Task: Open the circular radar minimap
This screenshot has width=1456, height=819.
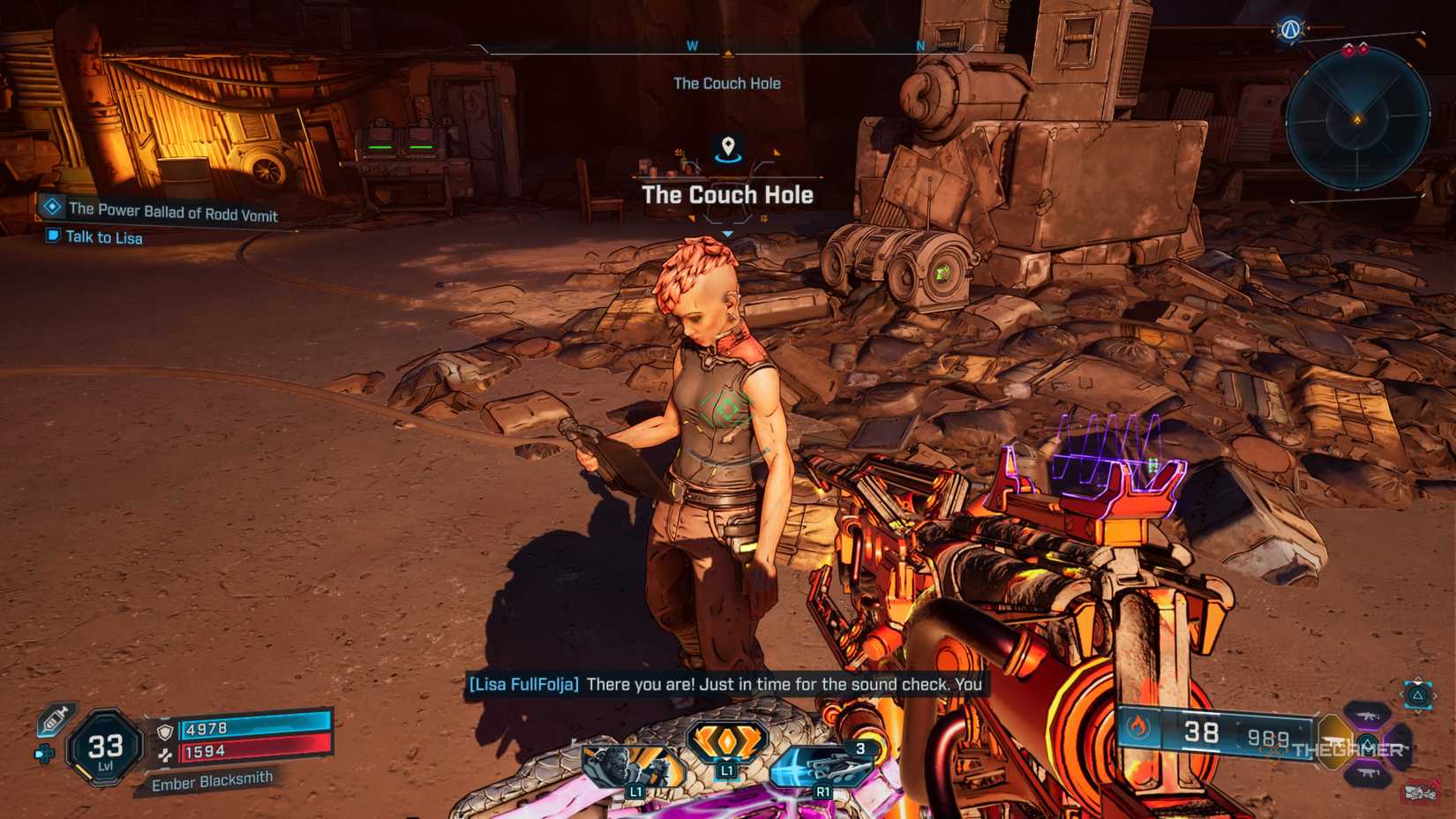Action: [1357, 118]
